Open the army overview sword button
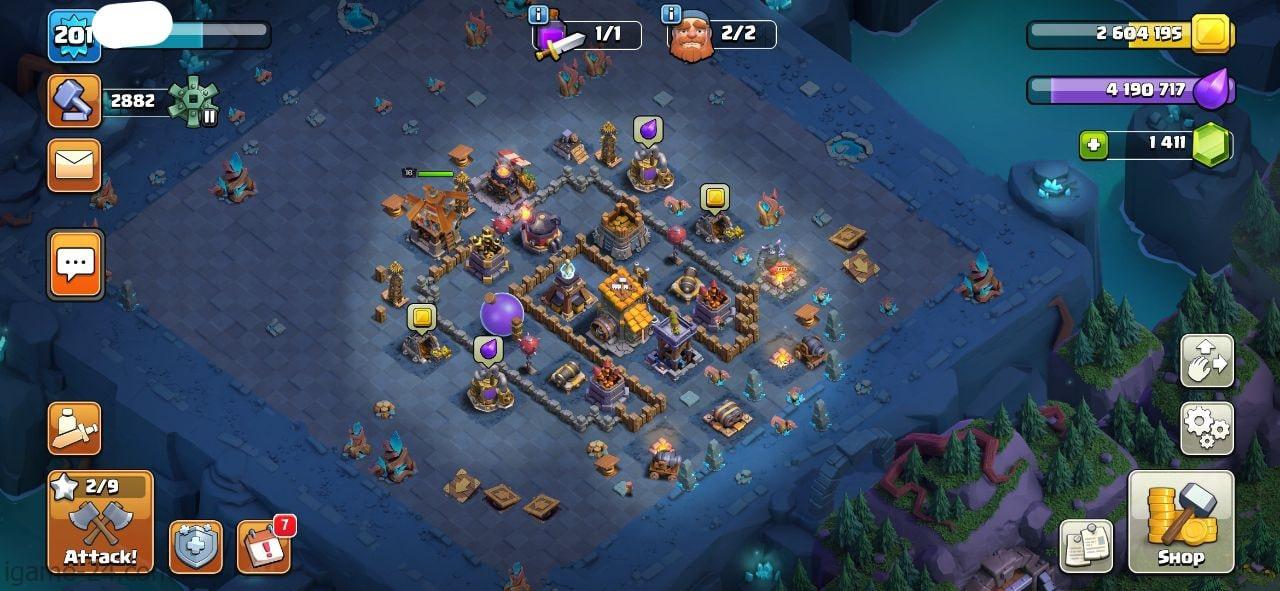The width and height of the screenshot is (1280, 591). pyautogui.click(x=74, y=429)
